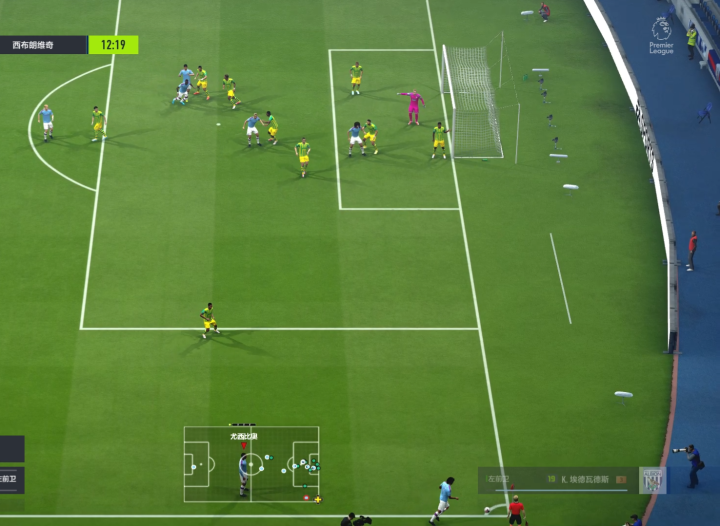Select the K. player name panel

click(x=557, y=480)
